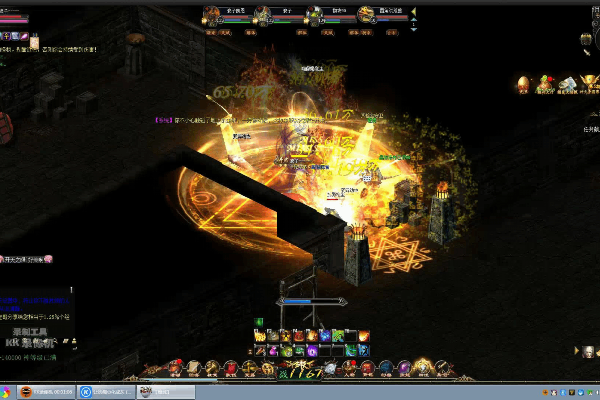Click the golden egg event icon
Screen dimensions: 600x400
[522, 84]
